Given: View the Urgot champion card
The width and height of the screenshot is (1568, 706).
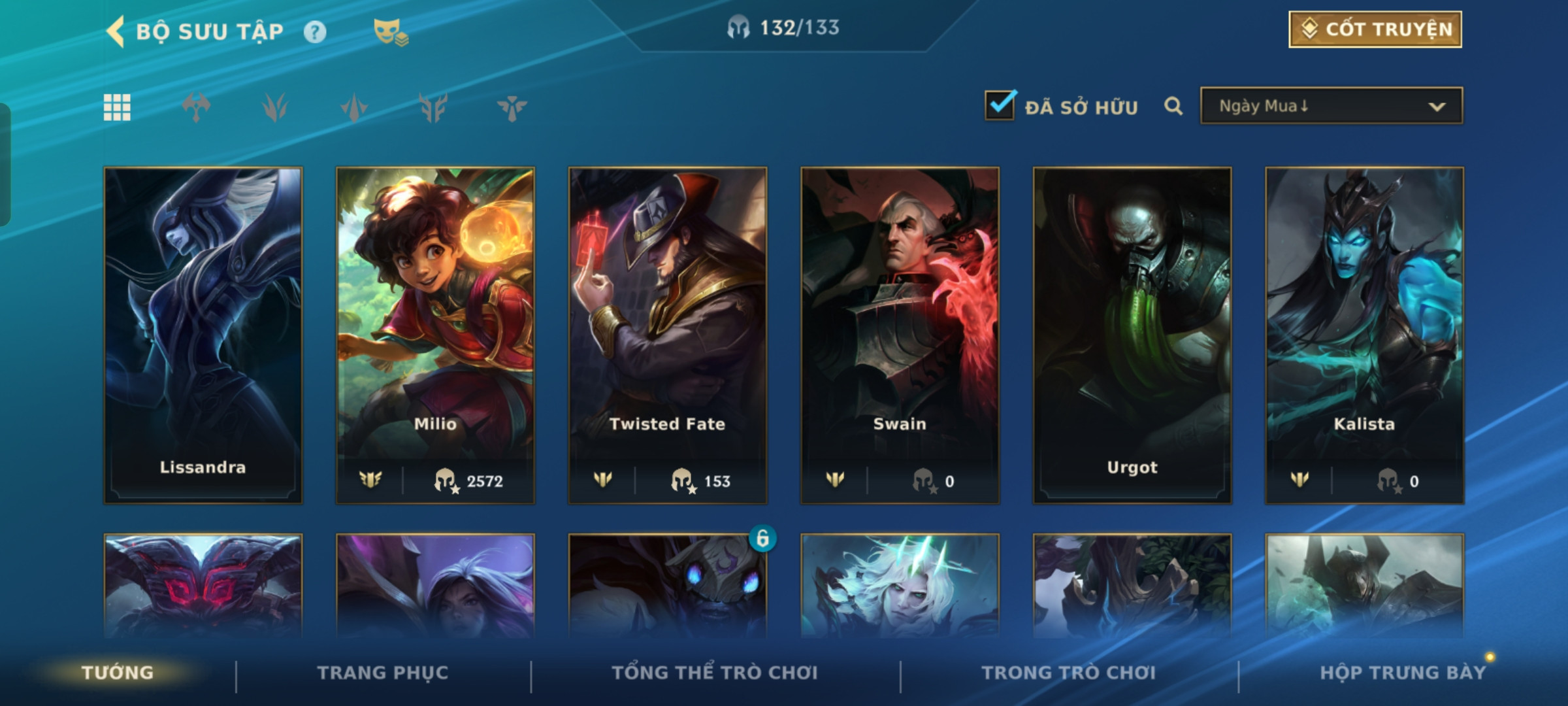Looking at the screenshot, I should (1132, 335).
